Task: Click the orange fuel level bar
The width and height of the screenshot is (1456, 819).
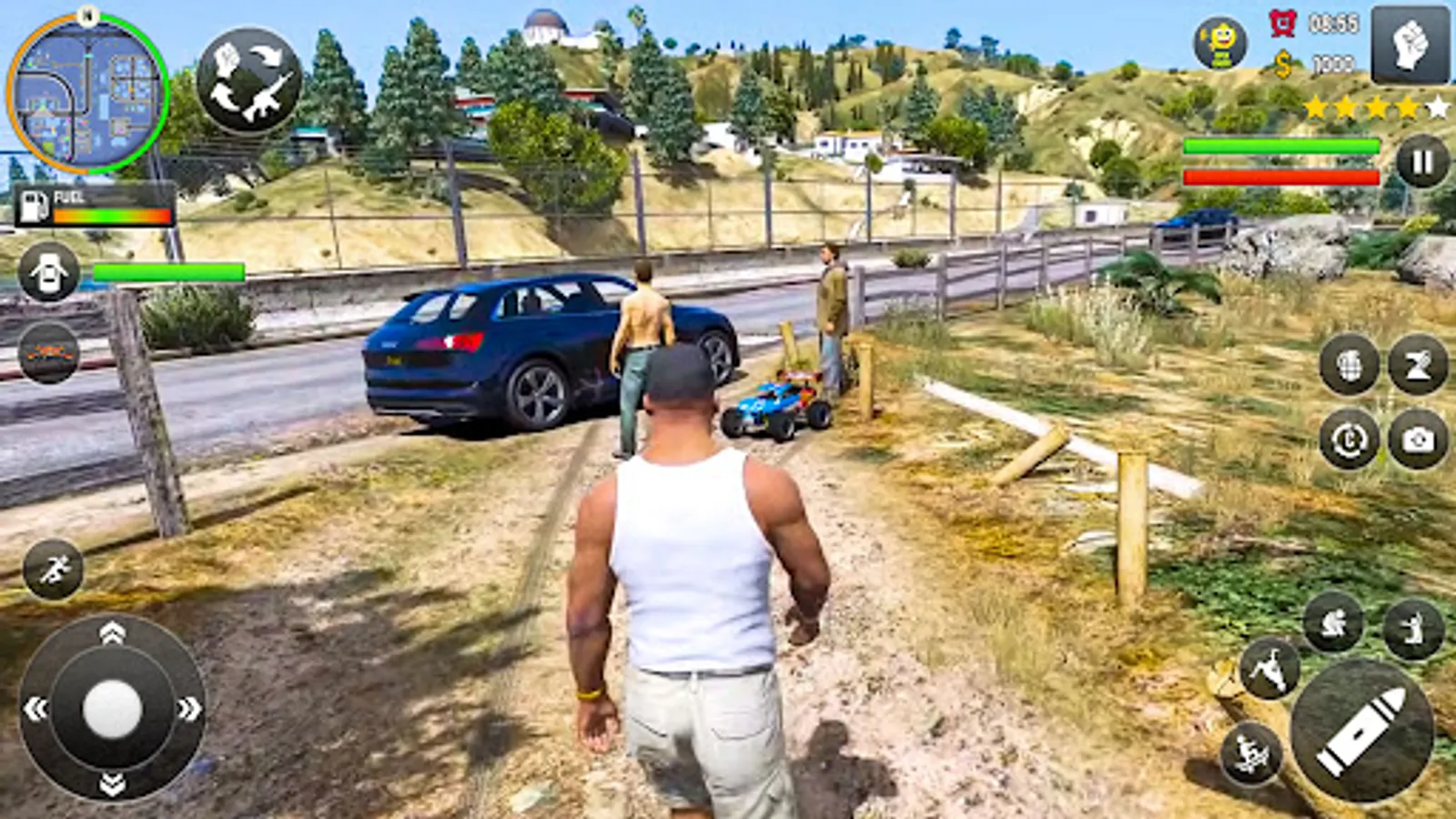Action: (111, 215)
